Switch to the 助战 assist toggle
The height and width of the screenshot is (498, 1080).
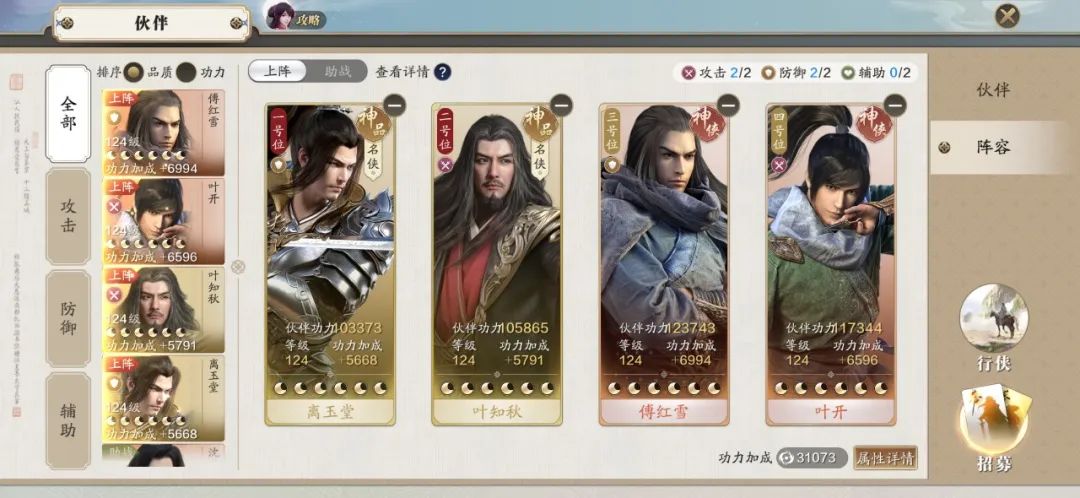tap(337, 71)
